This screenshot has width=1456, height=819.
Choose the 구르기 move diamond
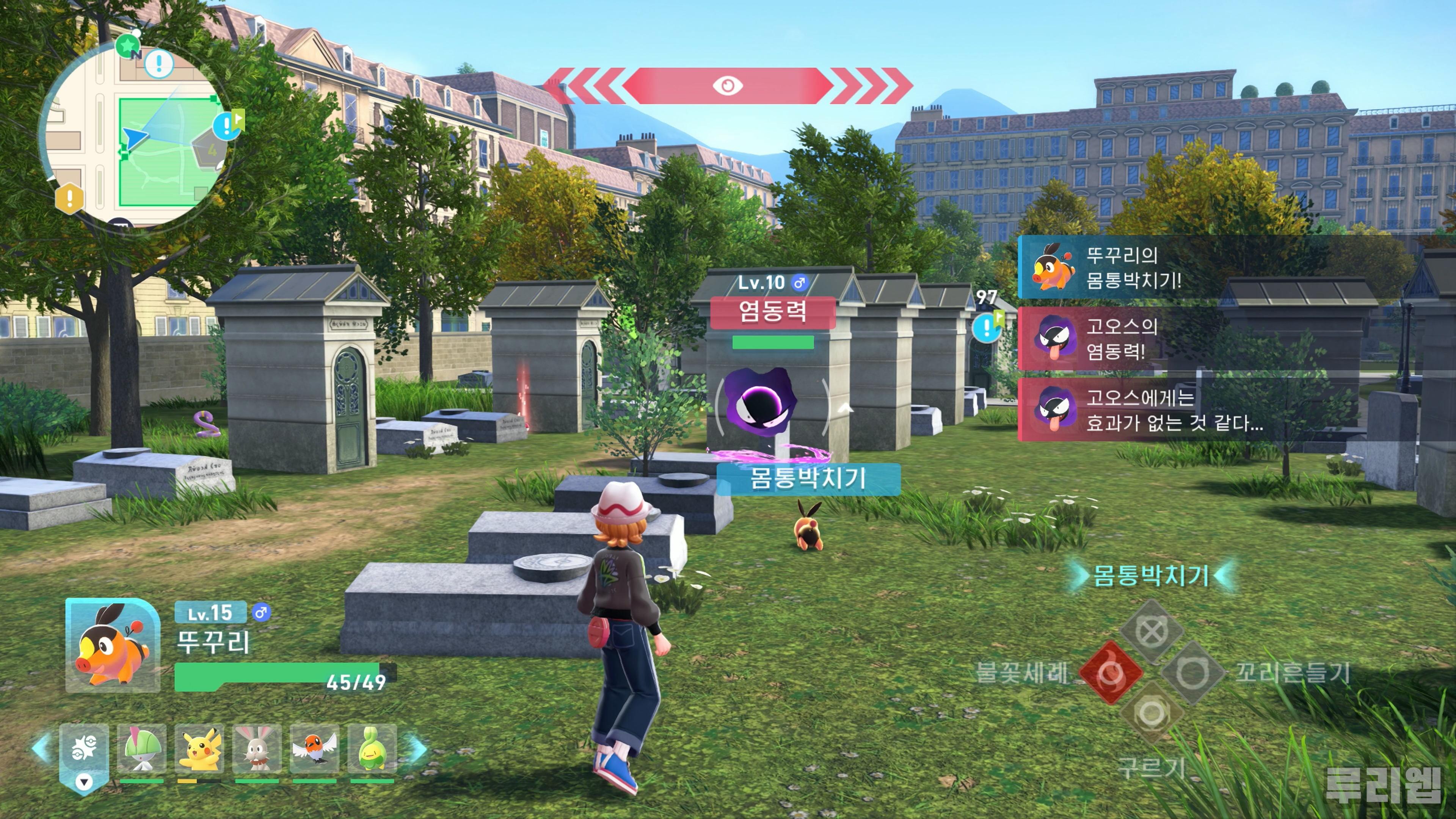(x=1152, y=713)
